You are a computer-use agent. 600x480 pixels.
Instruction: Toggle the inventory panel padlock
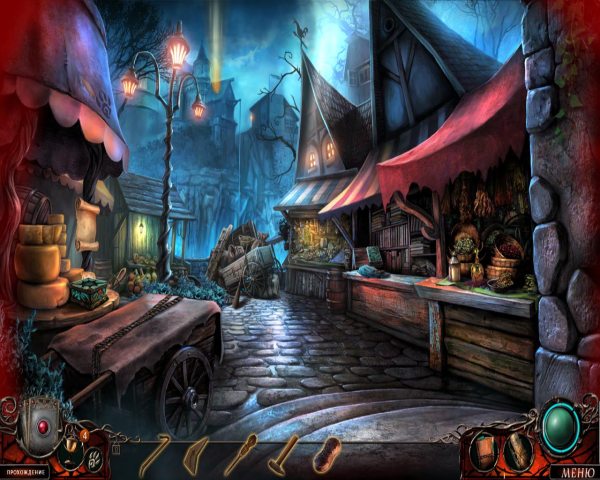pos(116,449)
